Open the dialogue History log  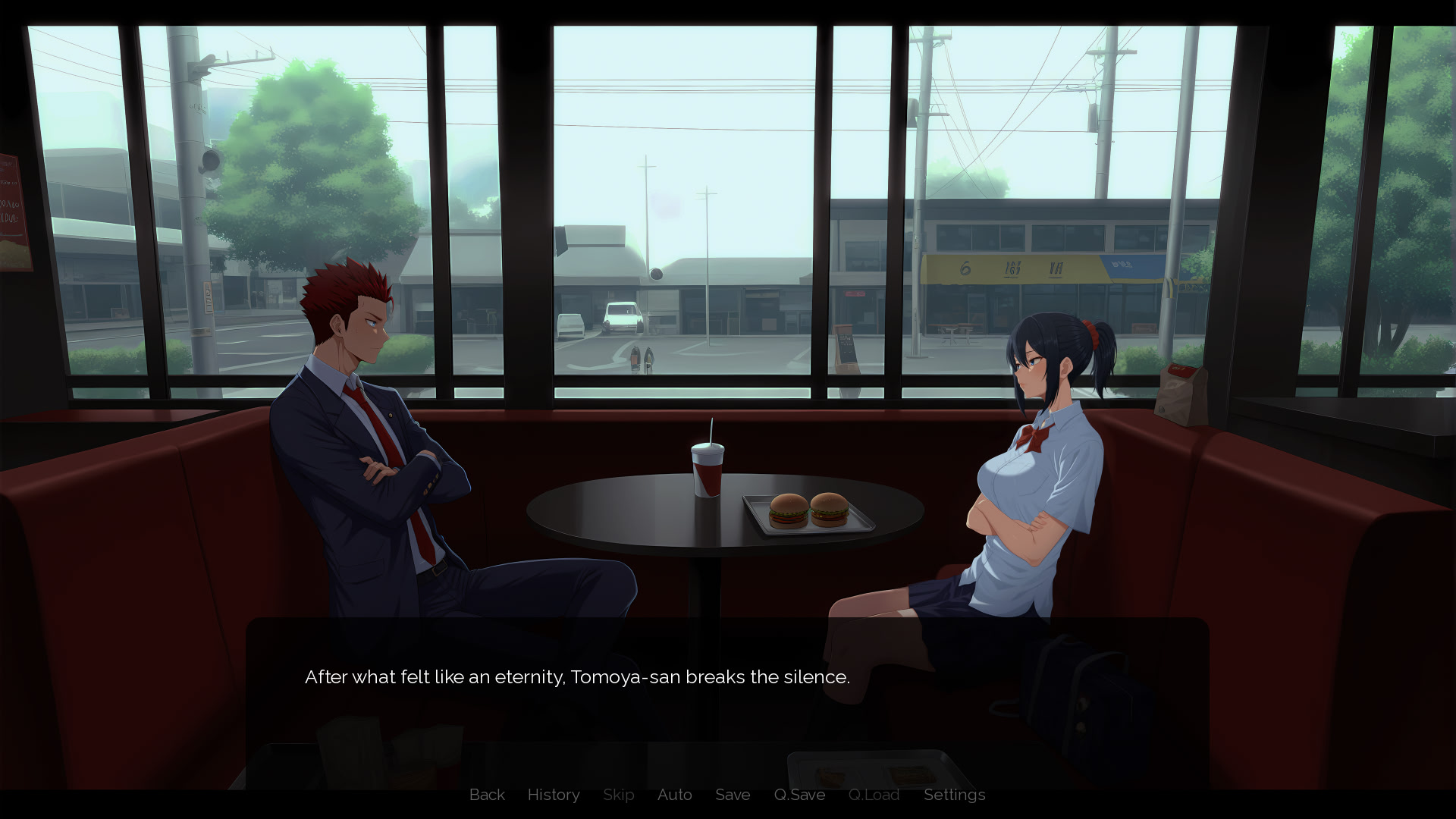tap(554, 795)
